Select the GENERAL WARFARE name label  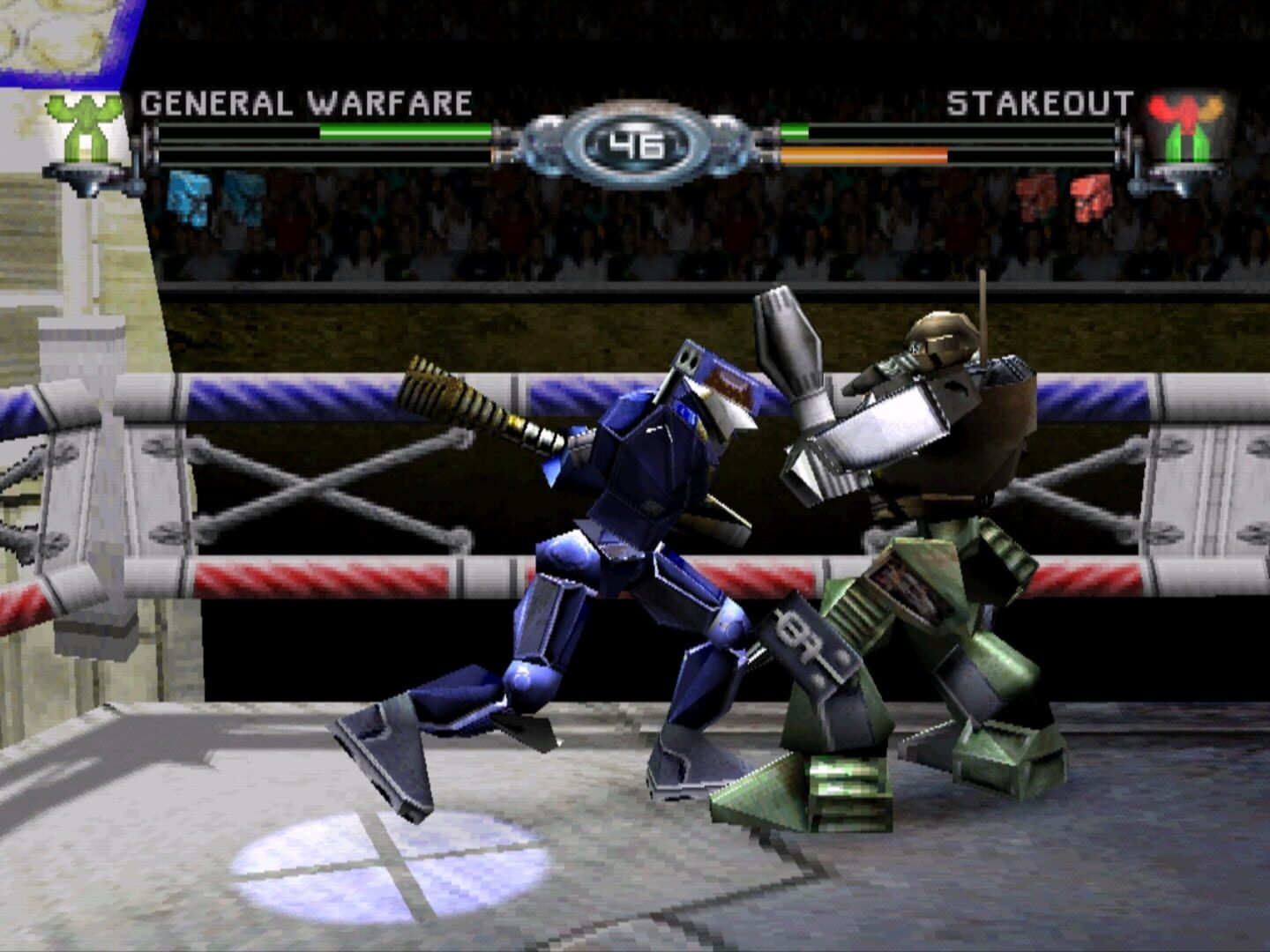point(309,101)
